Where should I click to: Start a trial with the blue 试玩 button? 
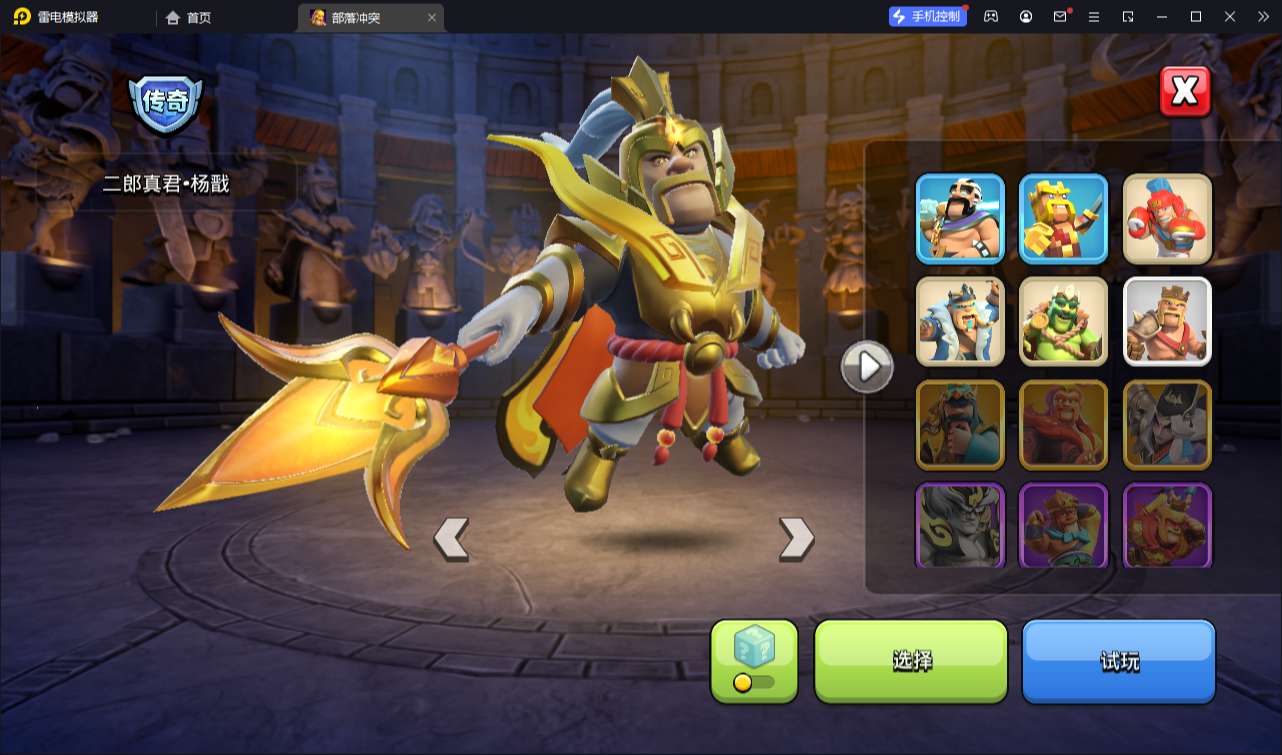tap(1118, 661)
